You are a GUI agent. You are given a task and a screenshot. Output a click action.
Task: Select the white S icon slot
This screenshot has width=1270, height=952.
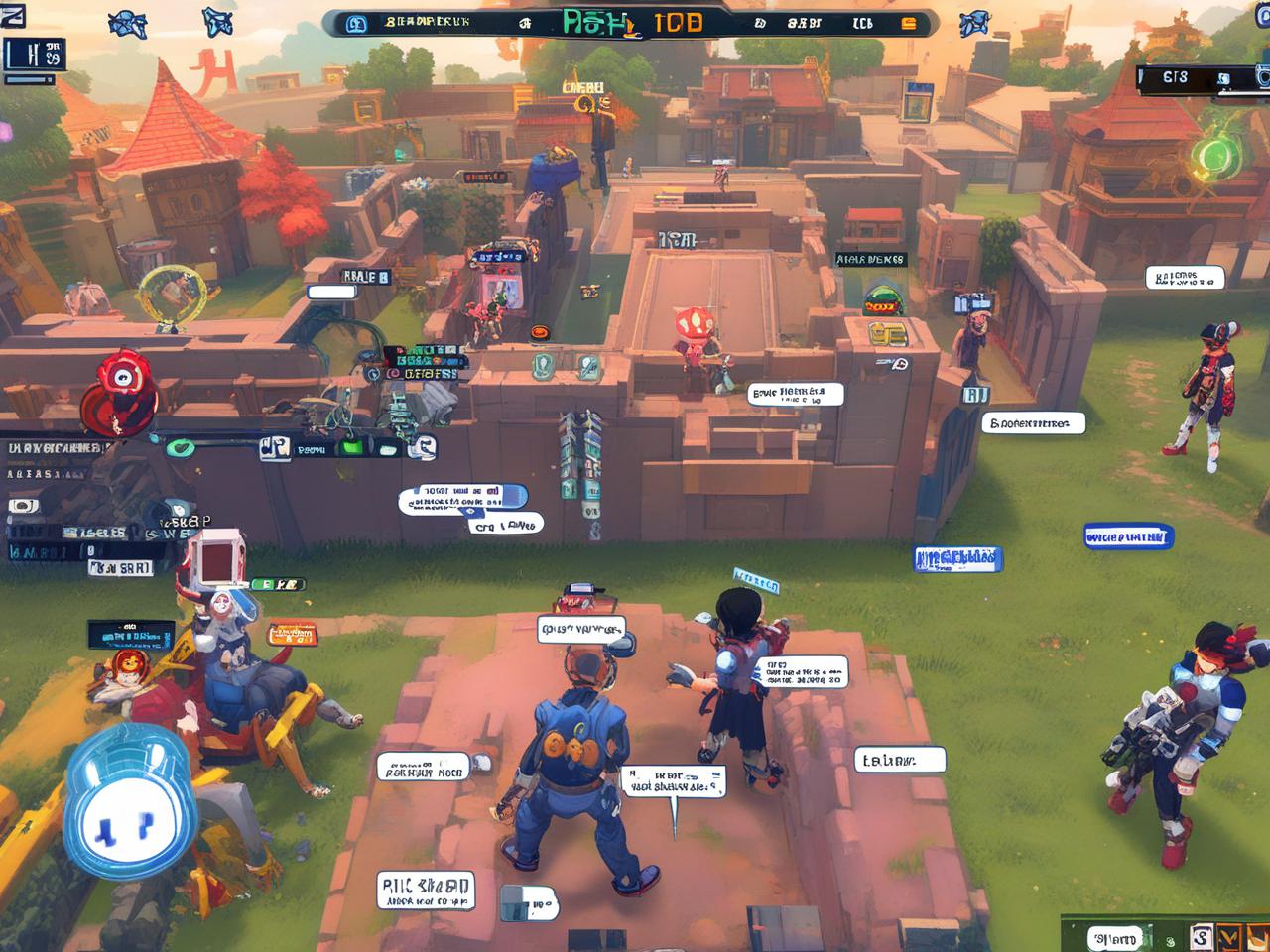1201,937
